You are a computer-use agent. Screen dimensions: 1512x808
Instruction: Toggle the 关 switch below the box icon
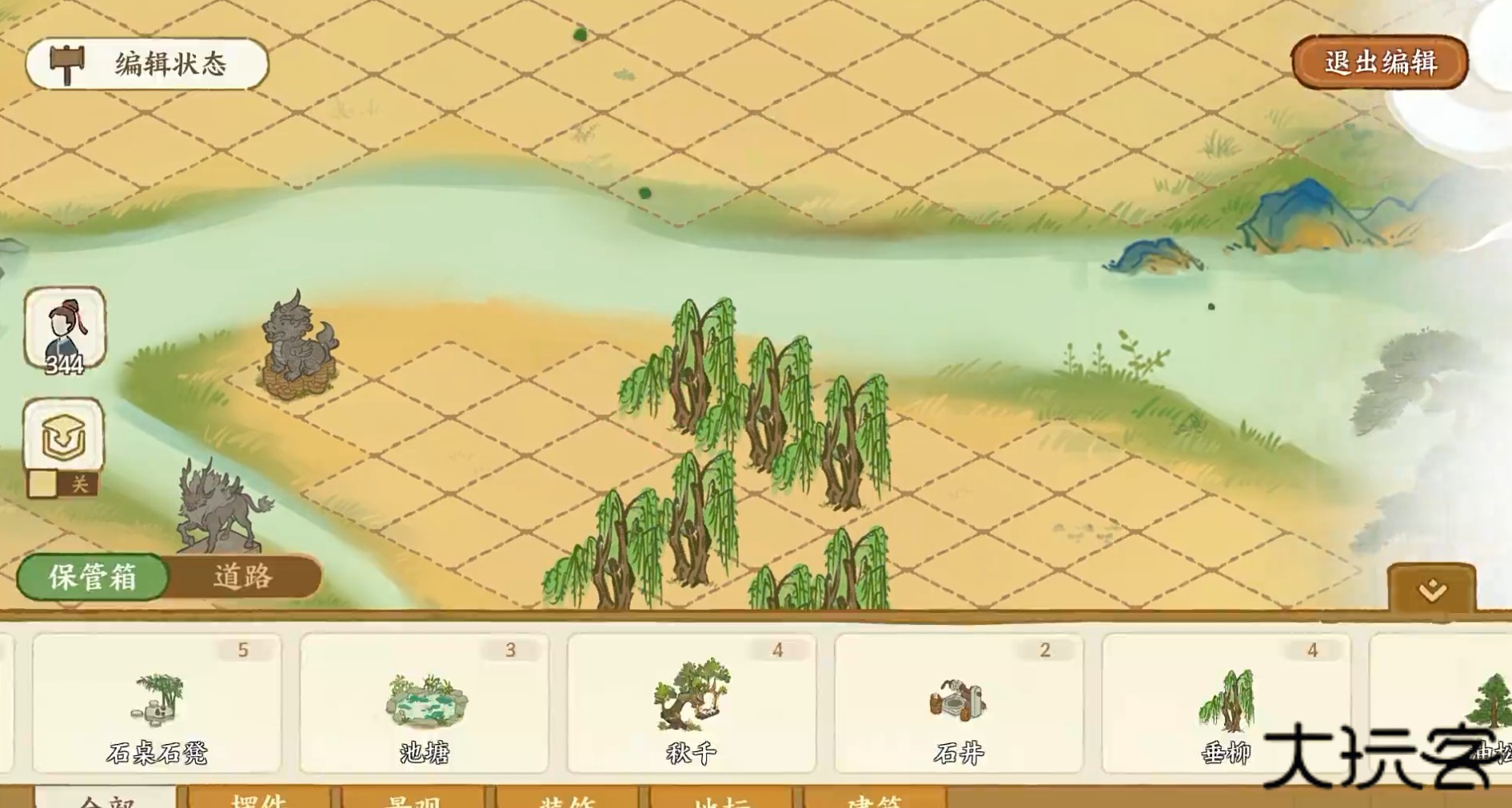pos(62,484)
